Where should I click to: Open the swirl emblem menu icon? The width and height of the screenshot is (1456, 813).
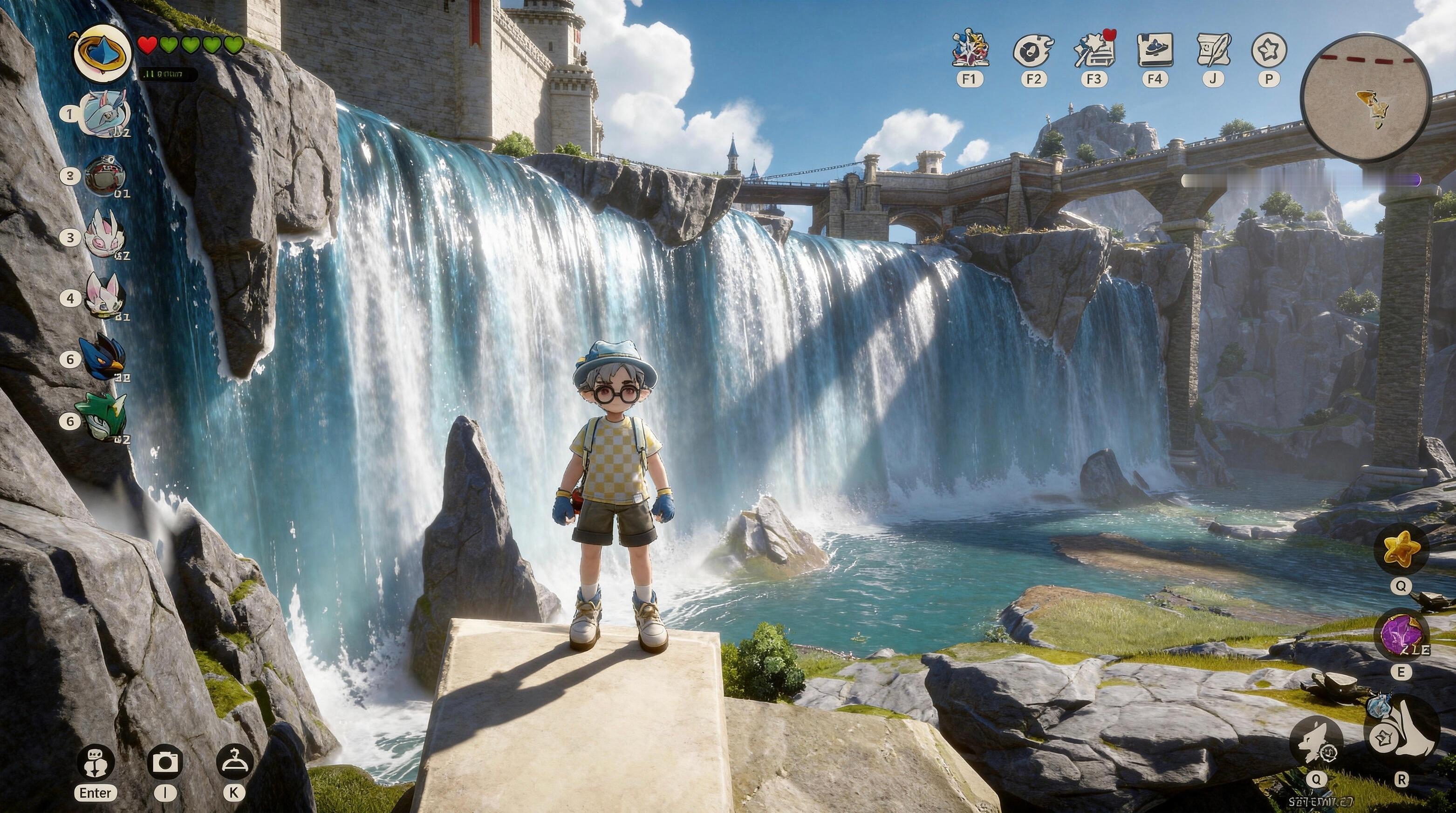coord(1033,50)
